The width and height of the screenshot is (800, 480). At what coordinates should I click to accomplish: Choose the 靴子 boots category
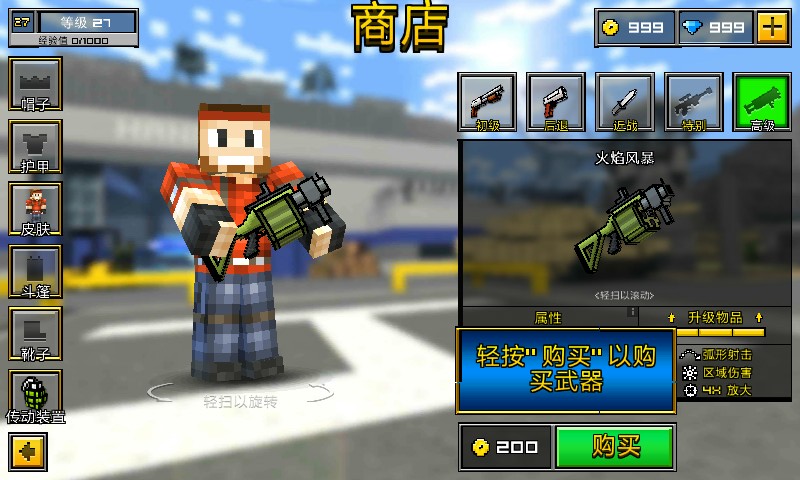(x=35, y=334)
